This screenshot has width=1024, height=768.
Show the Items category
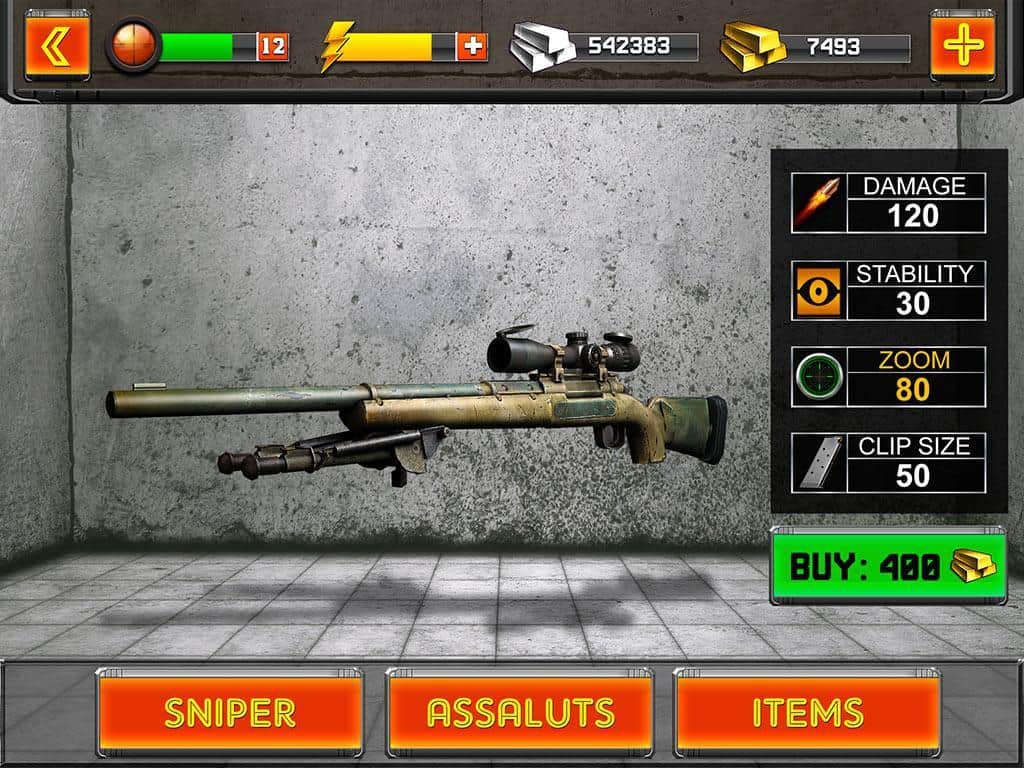807,712
